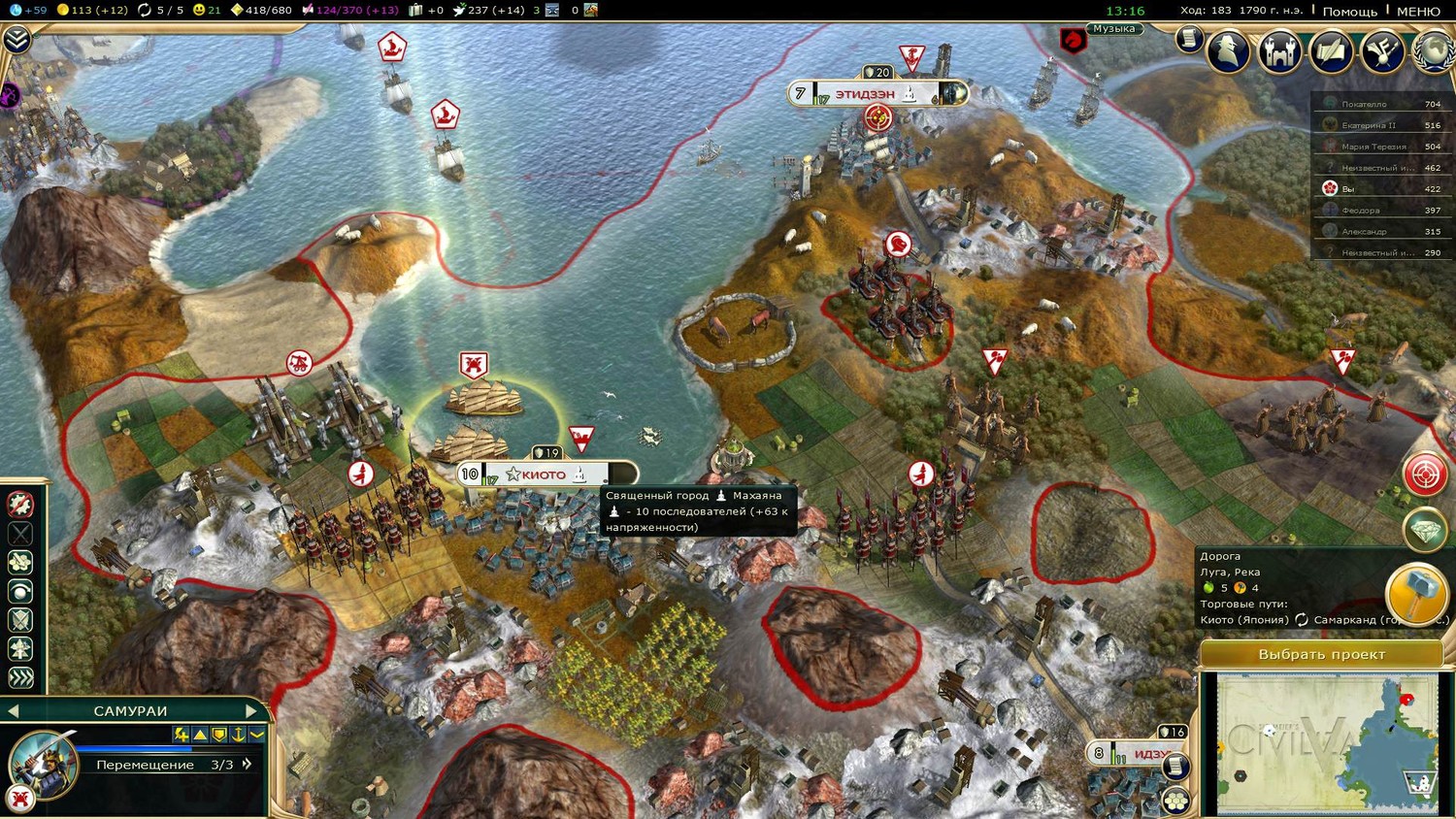Click the diamond resource notification
Viewport: 1456px width, 819px height.
[x=1425, y=530]
